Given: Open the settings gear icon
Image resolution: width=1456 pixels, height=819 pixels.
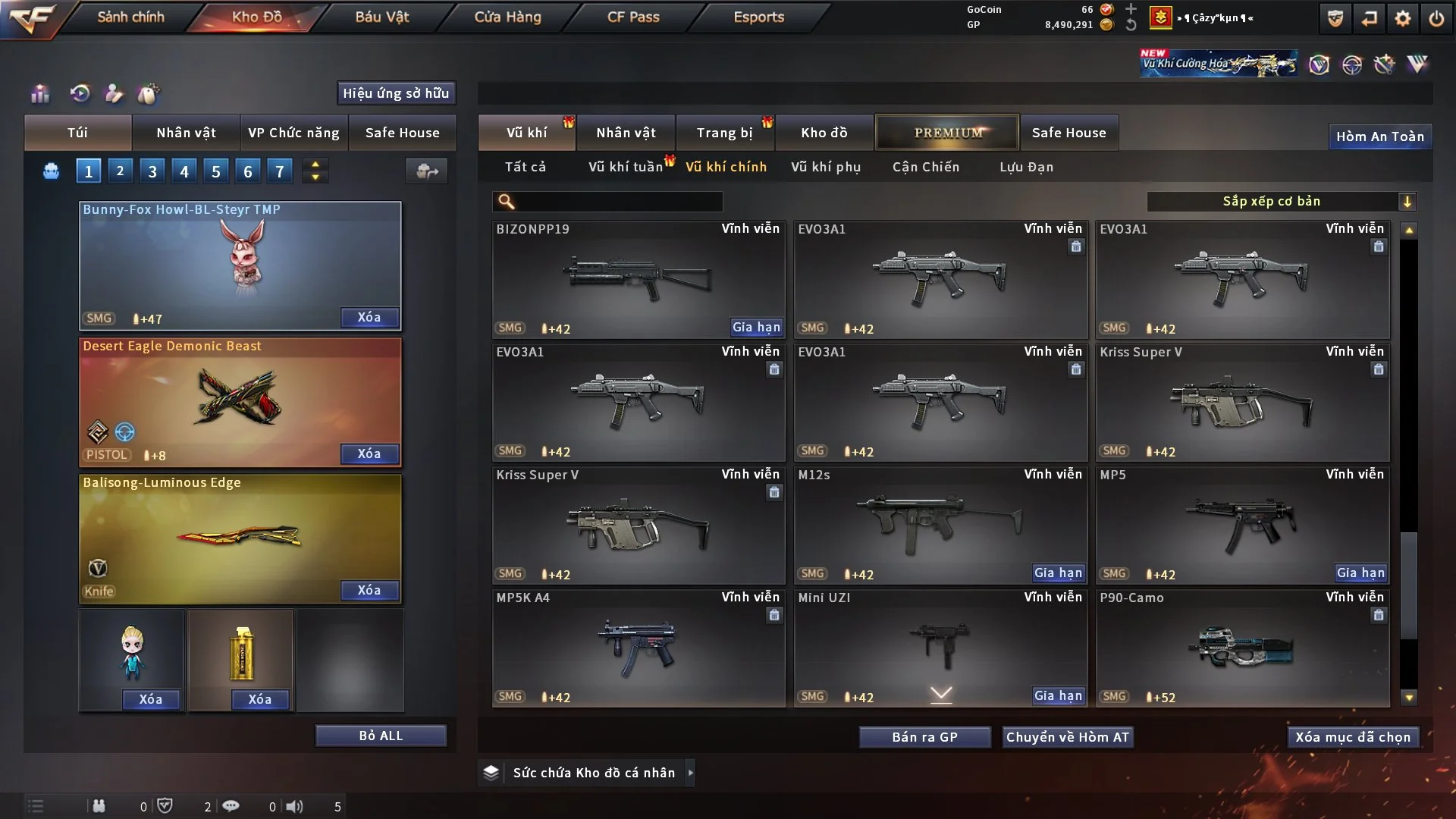Looking at the screenshot, I should click(1402, 18).
